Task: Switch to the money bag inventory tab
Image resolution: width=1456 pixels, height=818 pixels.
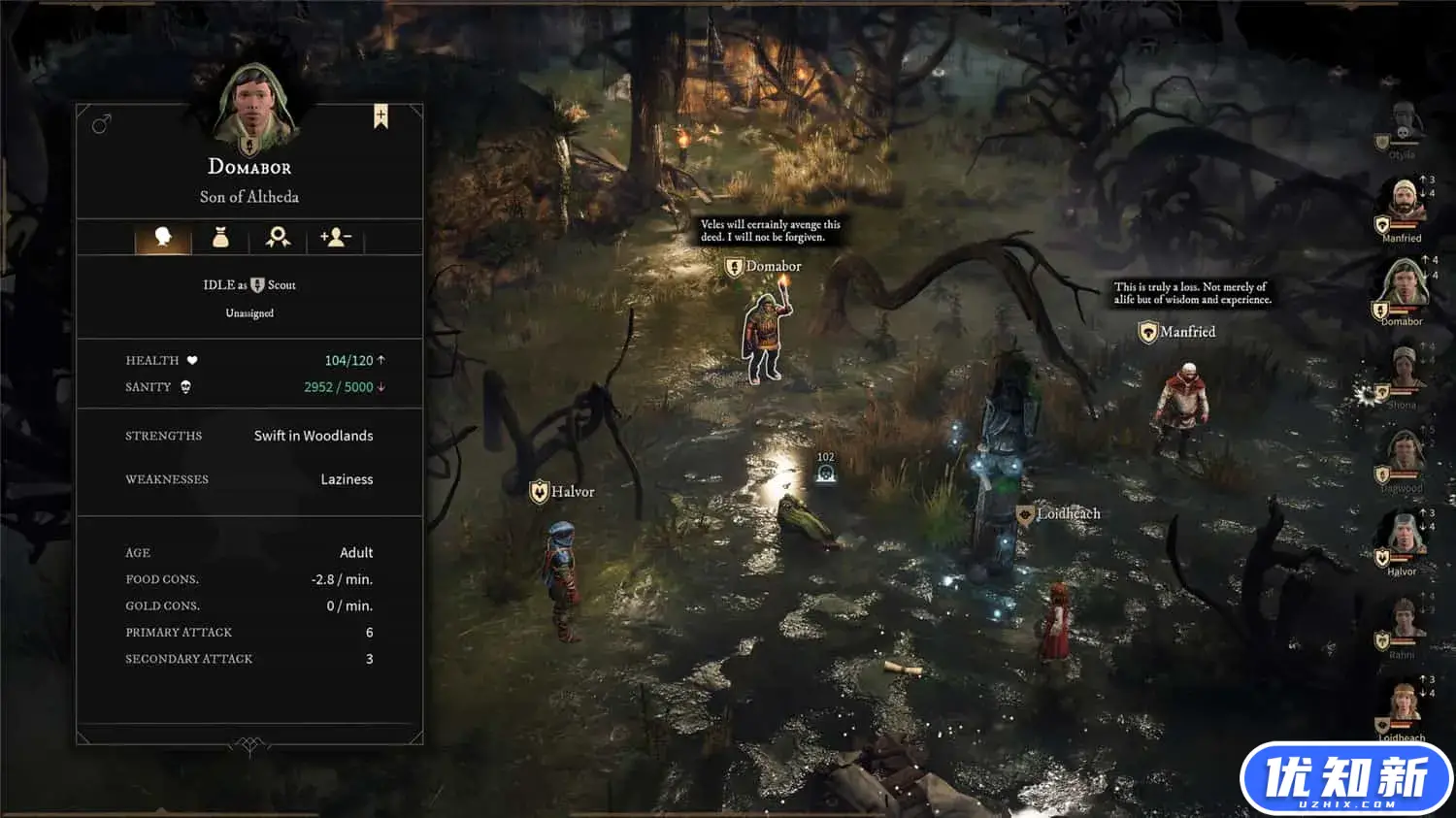Action: pos(220,237)
